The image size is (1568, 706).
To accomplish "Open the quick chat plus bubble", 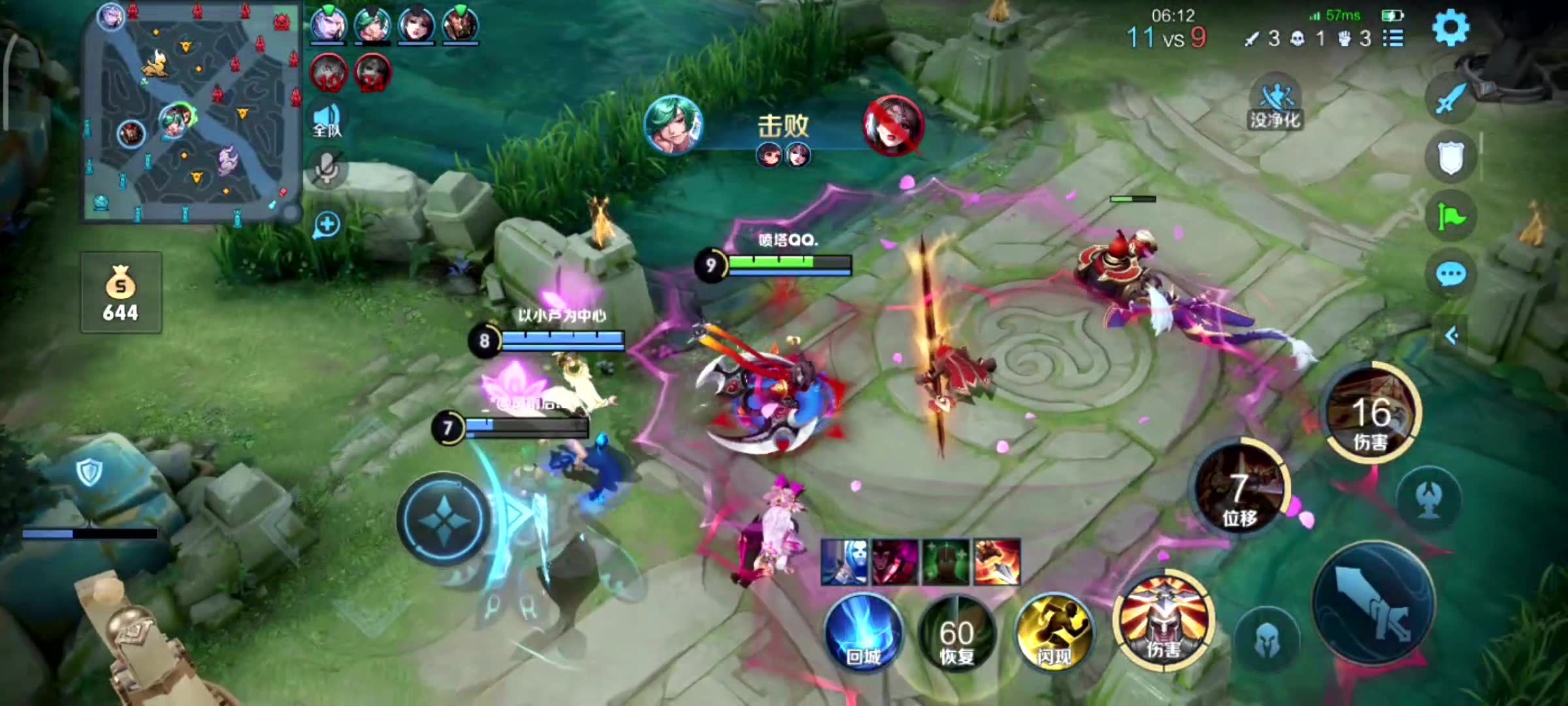I will pos(327,225).
